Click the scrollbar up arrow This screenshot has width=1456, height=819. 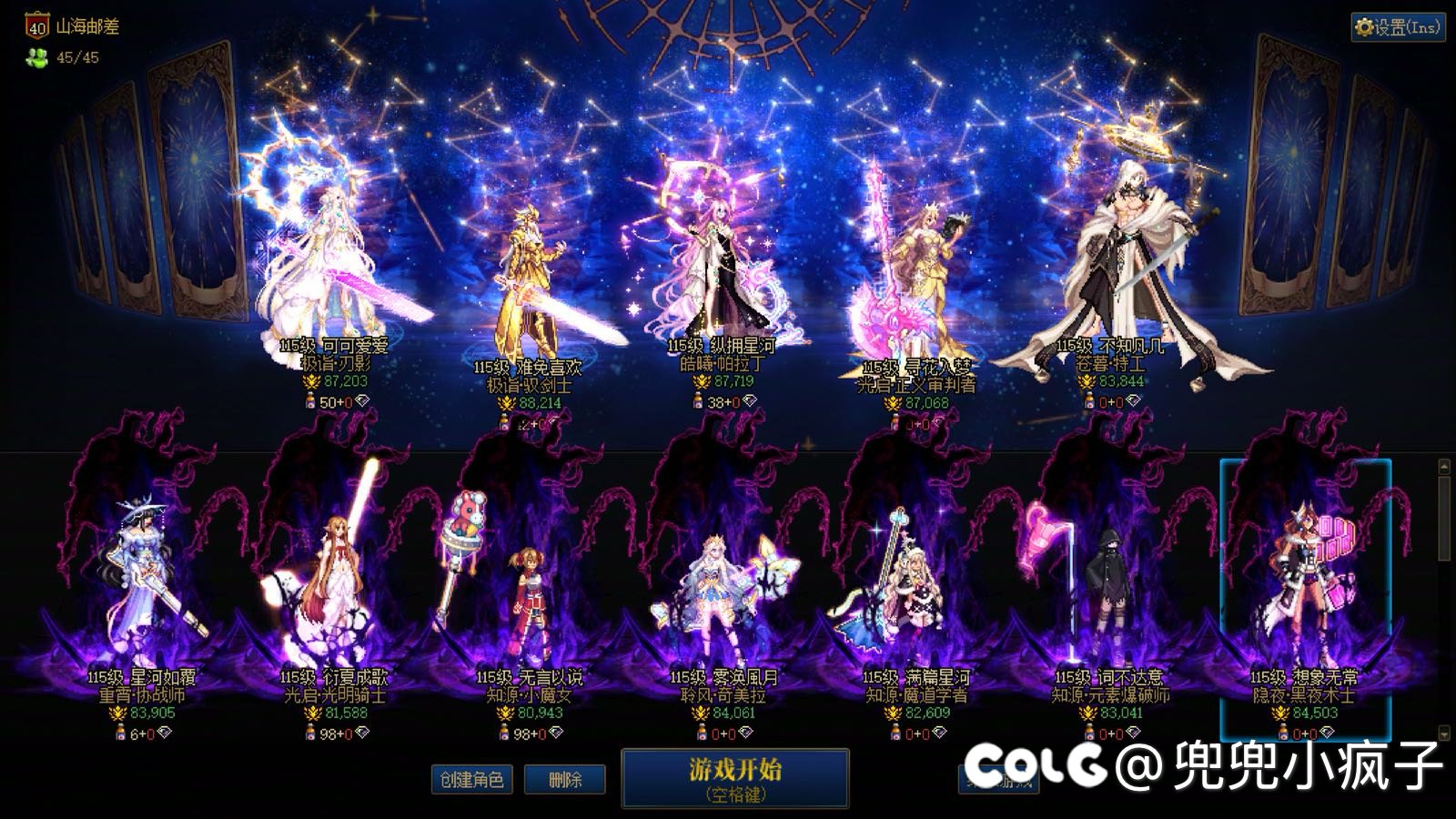coord(1445,464)
